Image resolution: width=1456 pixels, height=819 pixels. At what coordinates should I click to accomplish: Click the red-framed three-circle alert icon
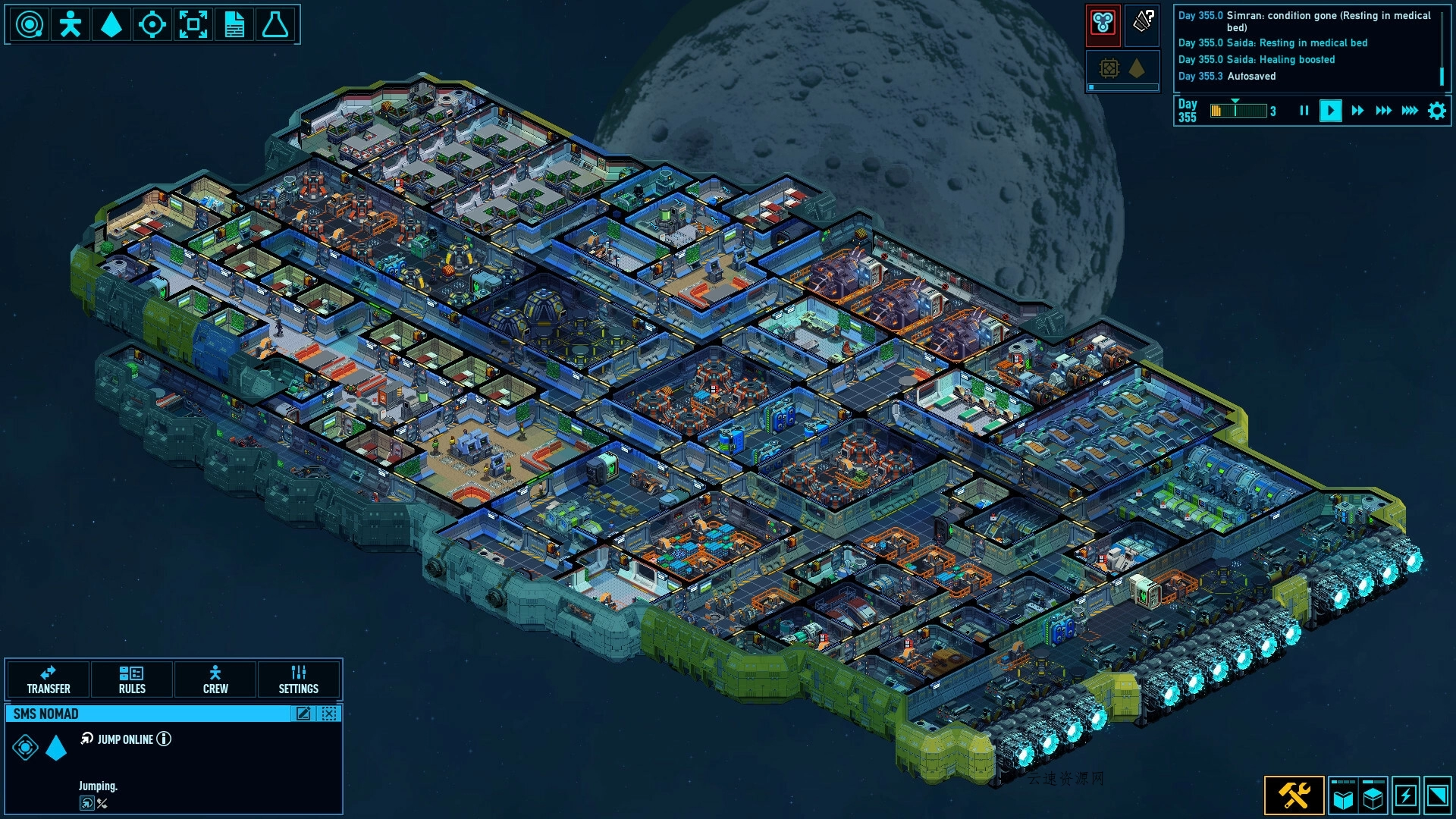1103,24
